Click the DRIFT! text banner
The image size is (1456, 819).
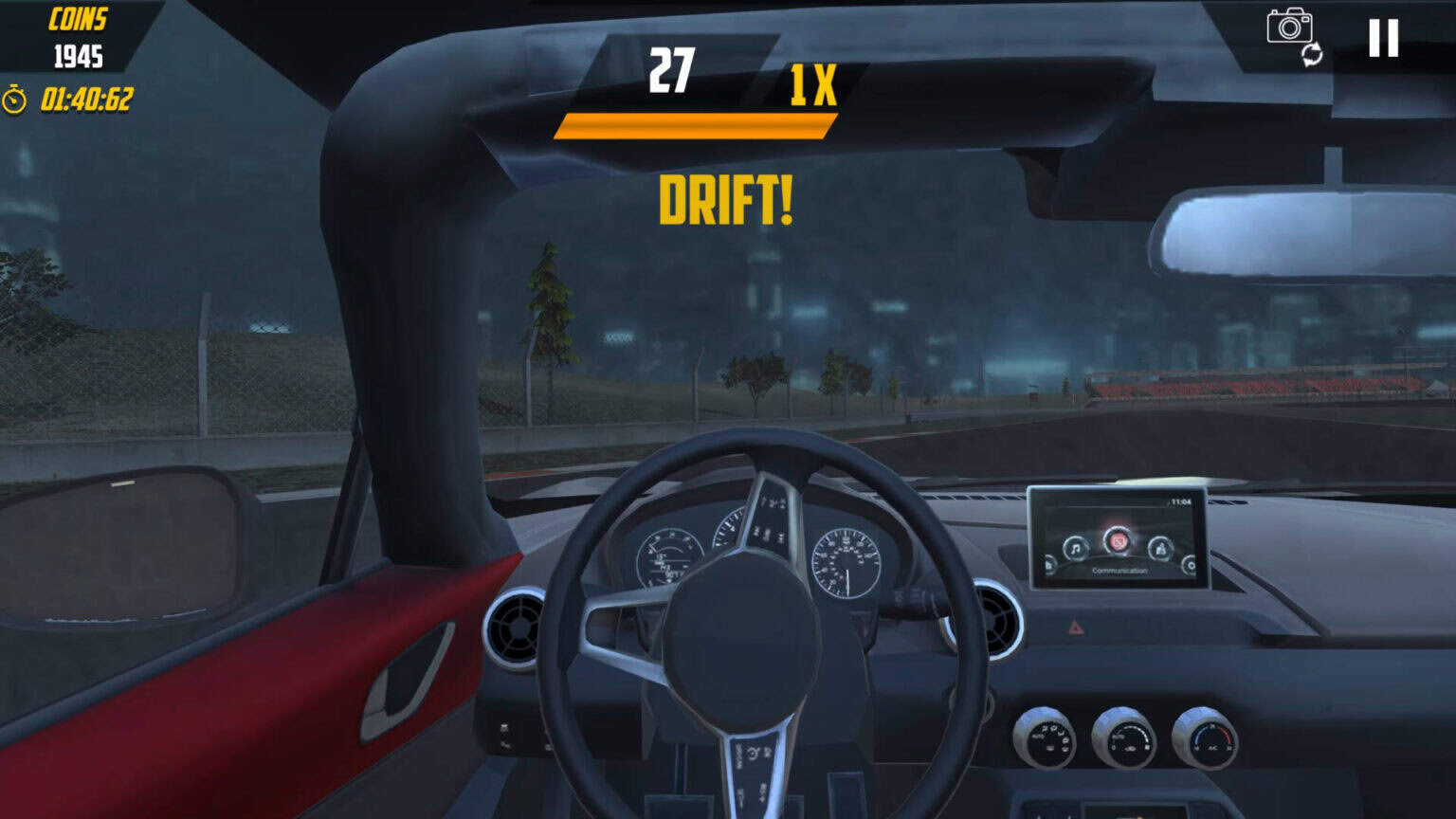pyautogui.click(x=725, y=201)
